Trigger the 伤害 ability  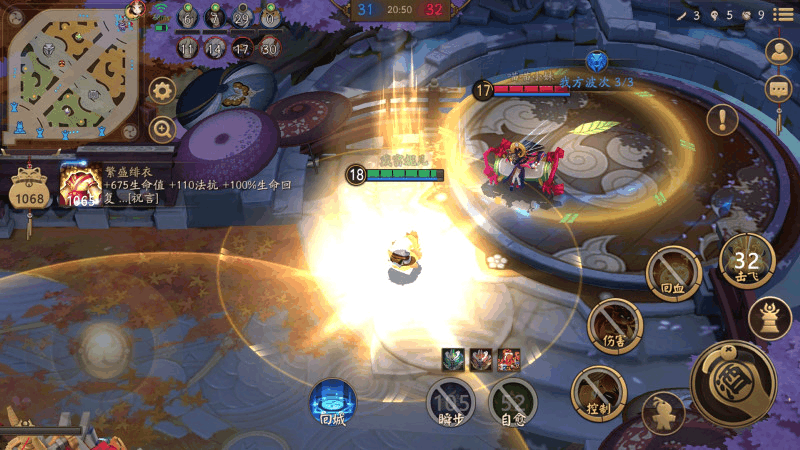pyautogui.click(x=614, y=327)
